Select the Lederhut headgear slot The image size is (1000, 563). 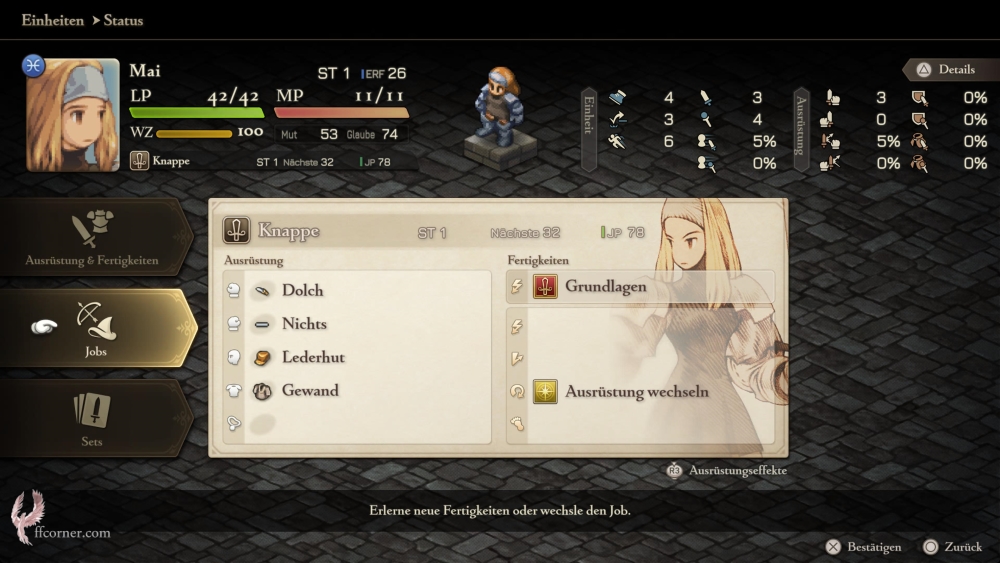(x=312, y=357)
